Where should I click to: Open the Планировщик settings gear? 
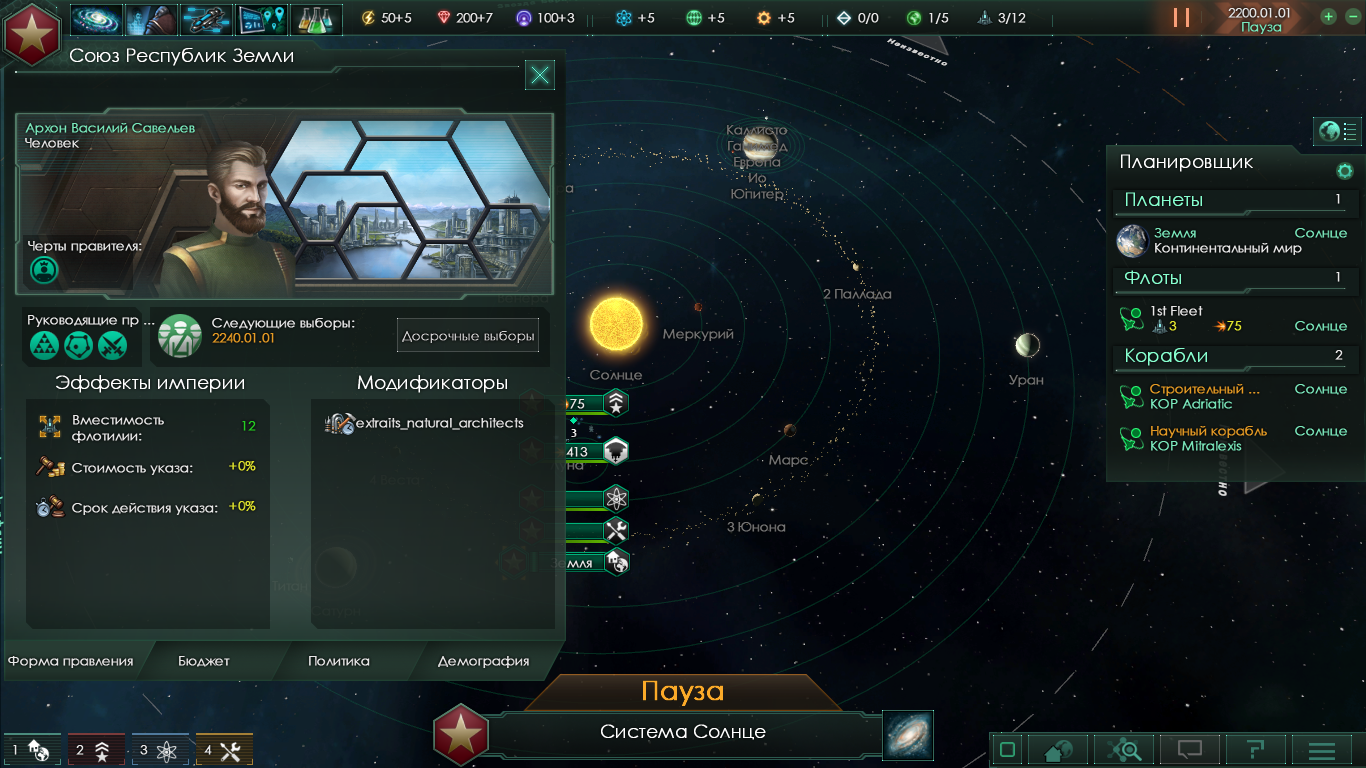point(1345,171)
